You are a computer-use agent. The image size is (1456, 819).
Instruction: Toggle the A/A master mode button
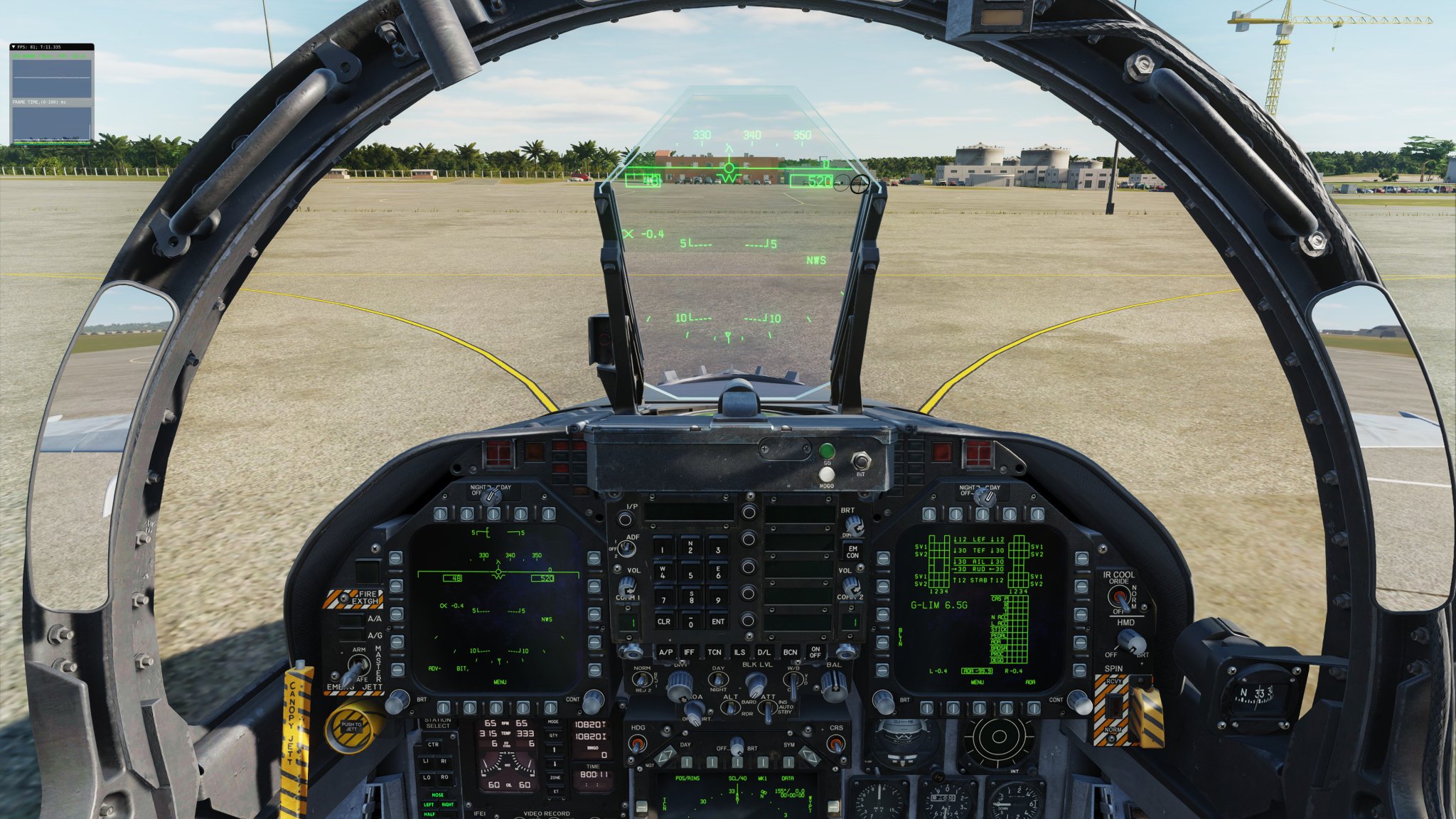(349, 621)
